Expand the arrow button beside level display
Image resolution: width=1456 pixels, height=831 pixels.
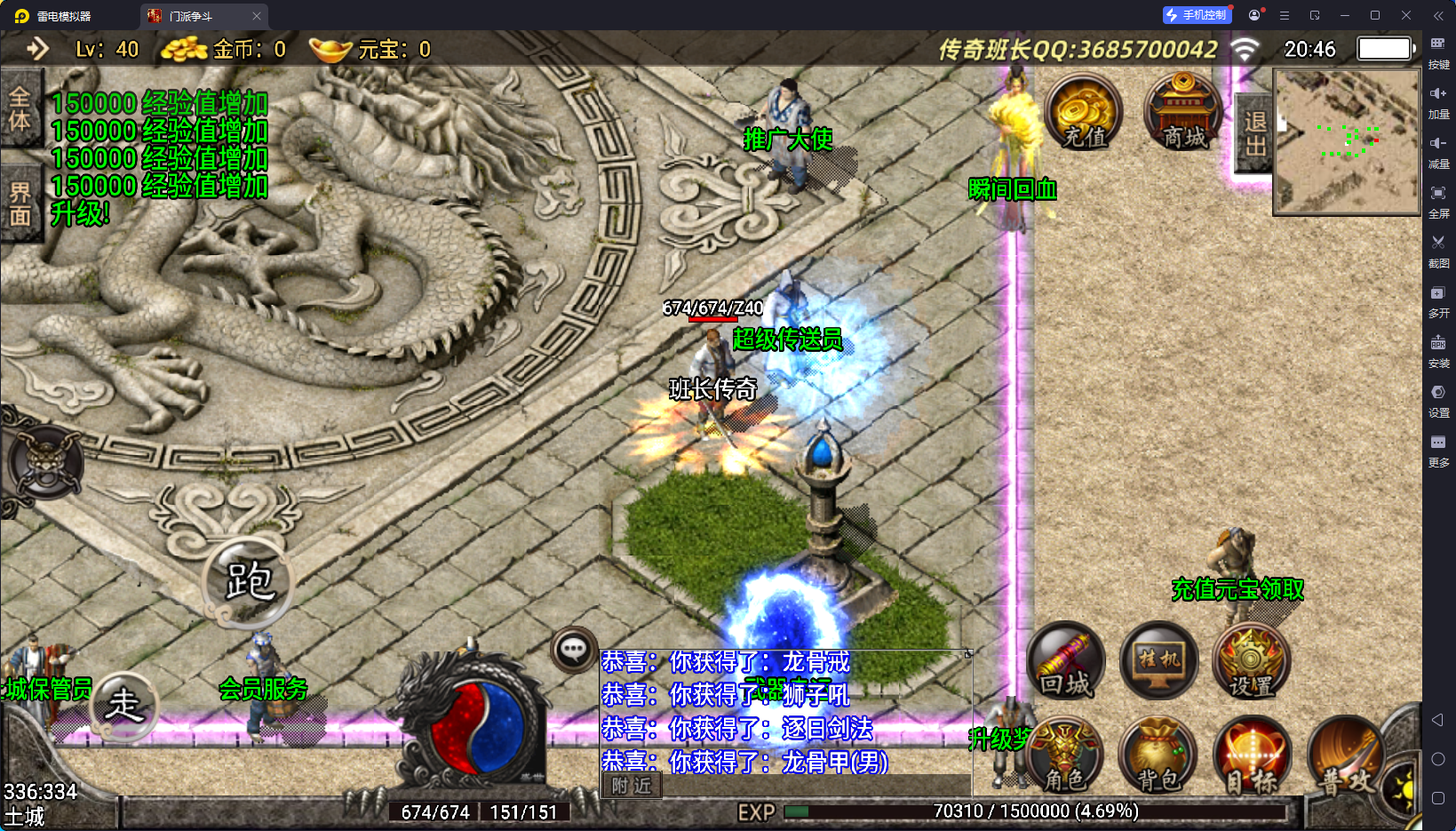click(37, 49)
